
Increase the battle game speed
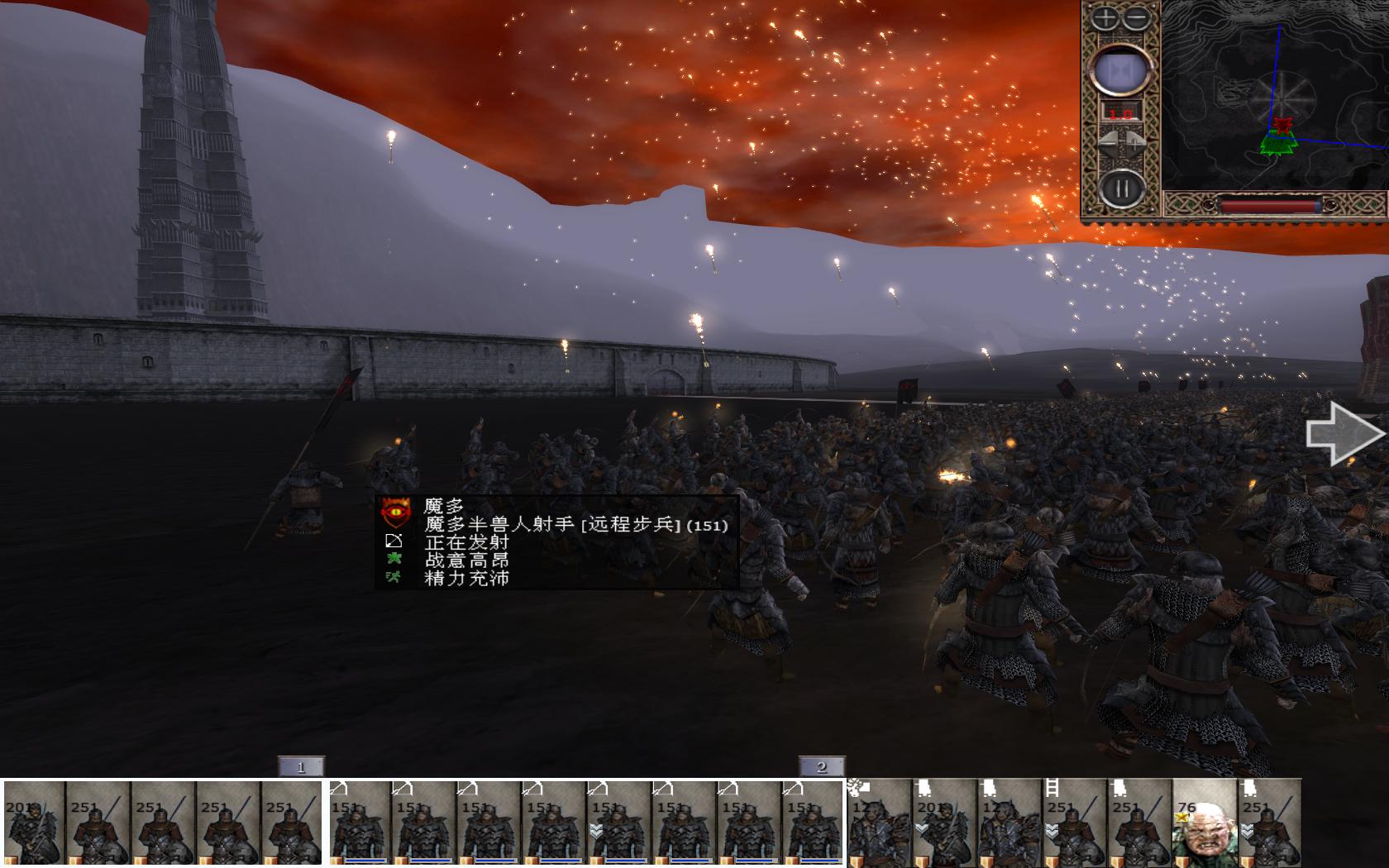[x=1134, y=143]
